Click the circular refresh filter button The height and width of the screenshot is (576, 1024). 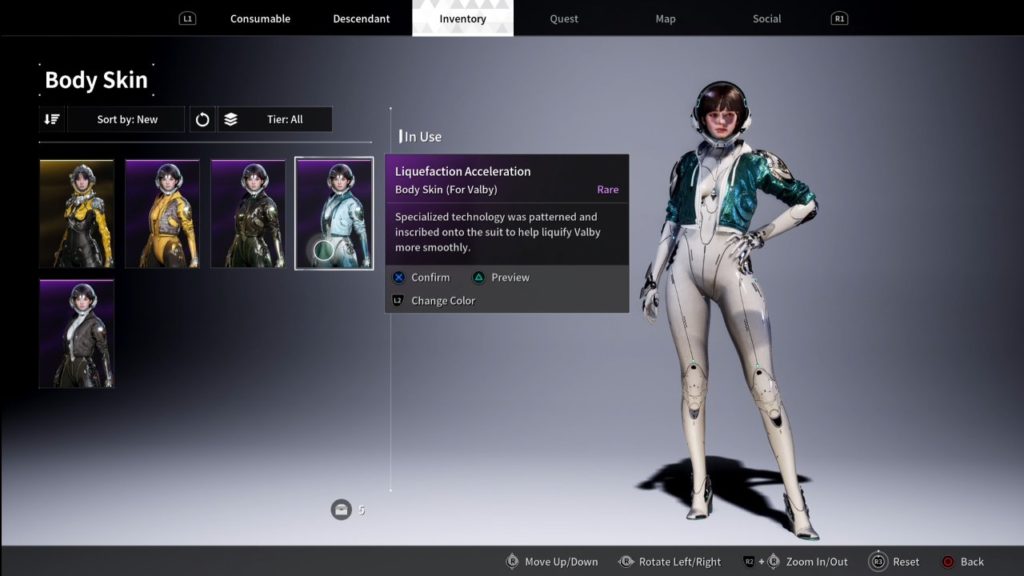pyautogui.click(x=202, y=120)
